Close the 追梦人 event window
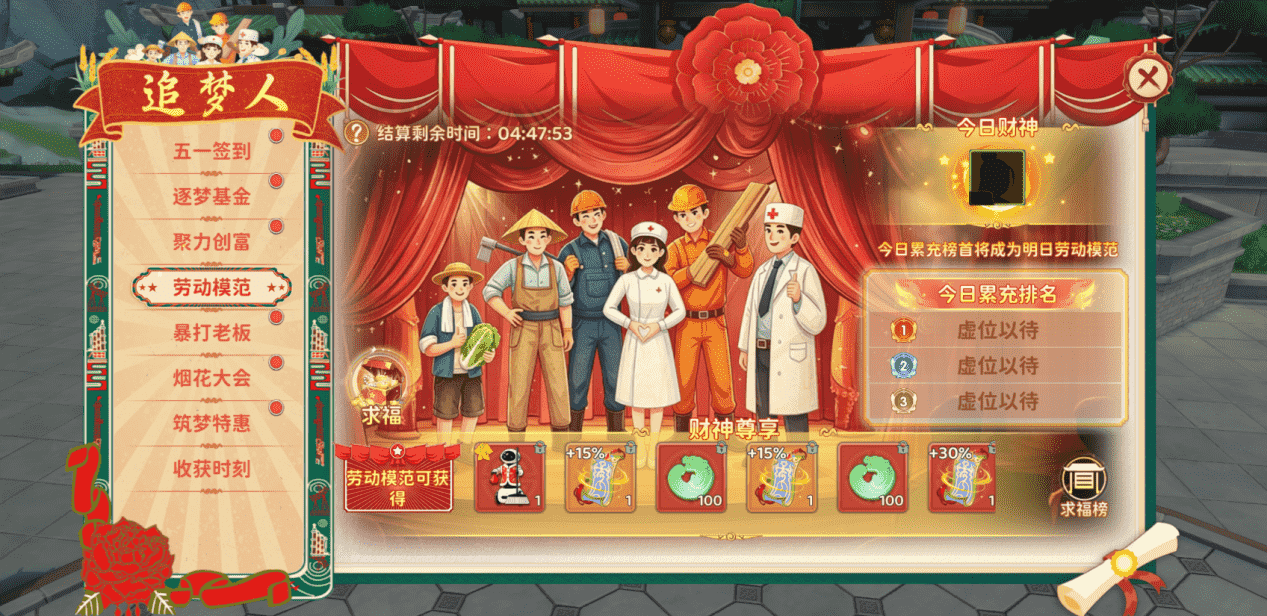Image resolution: width=1267 pixels, height=616 pixels. (1150, 77)
